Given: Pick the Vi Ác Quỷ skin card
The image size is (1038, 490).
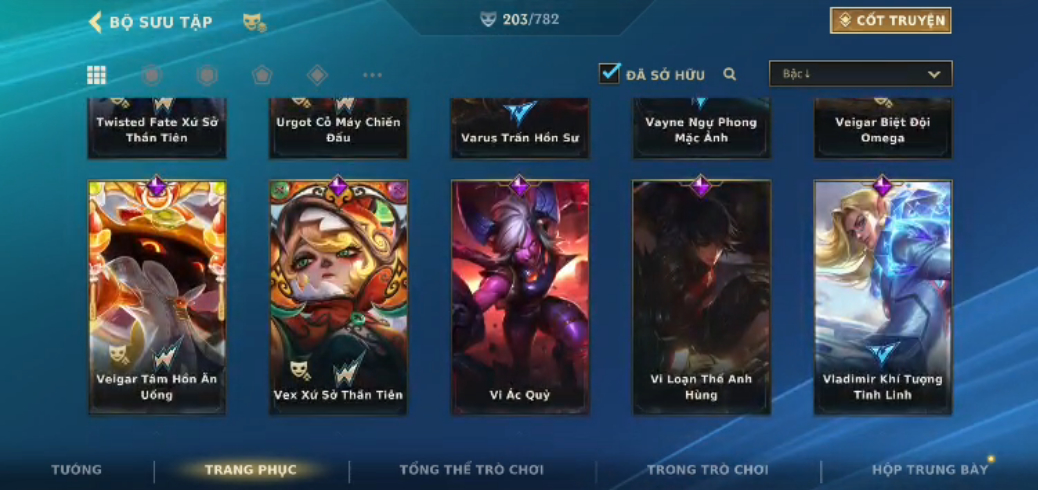Looking at the screenshot, I should 520,297.
